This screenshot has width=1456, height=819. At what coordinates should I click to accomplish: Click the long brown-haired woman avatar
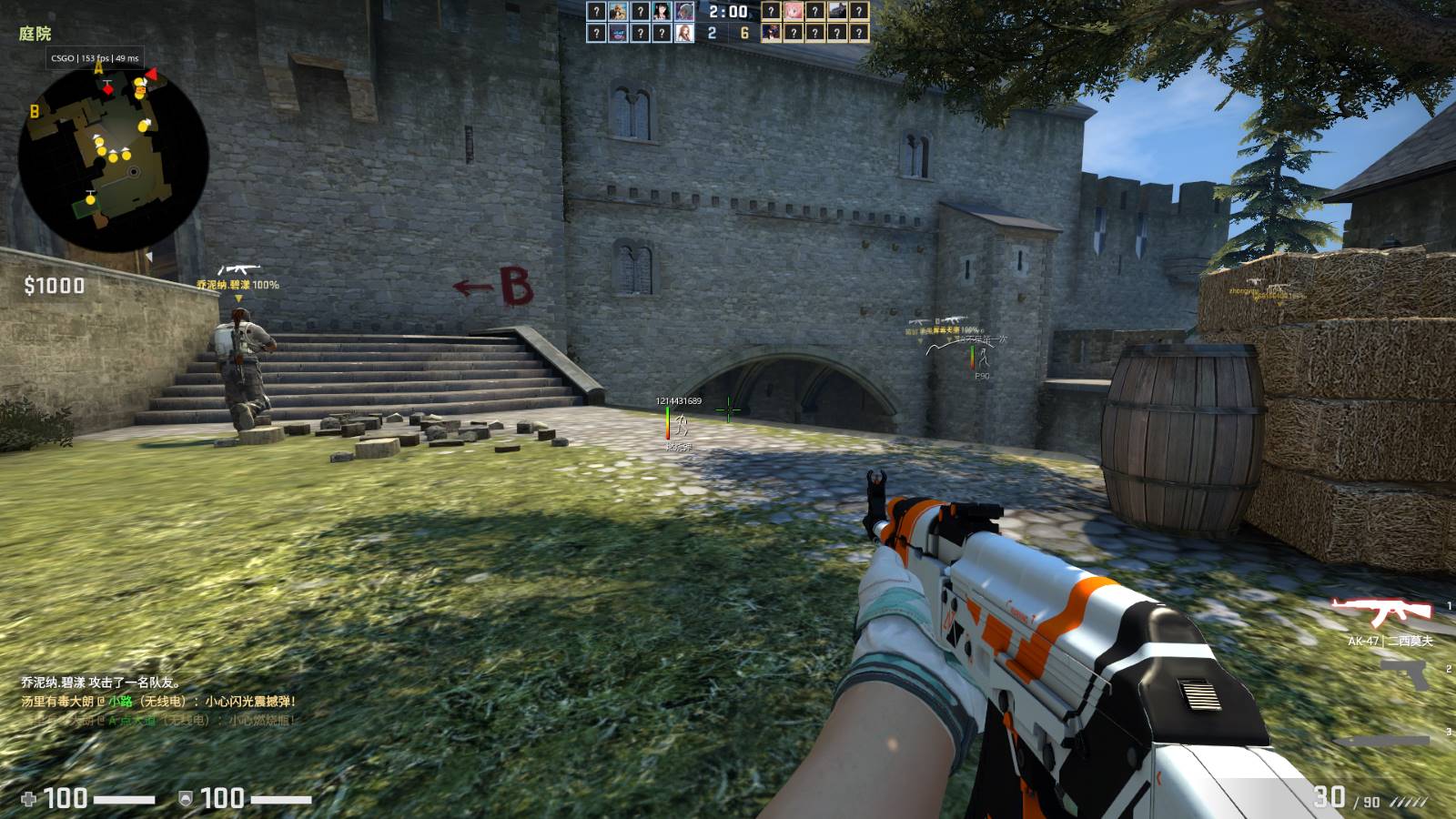click(x=684, y=34)
